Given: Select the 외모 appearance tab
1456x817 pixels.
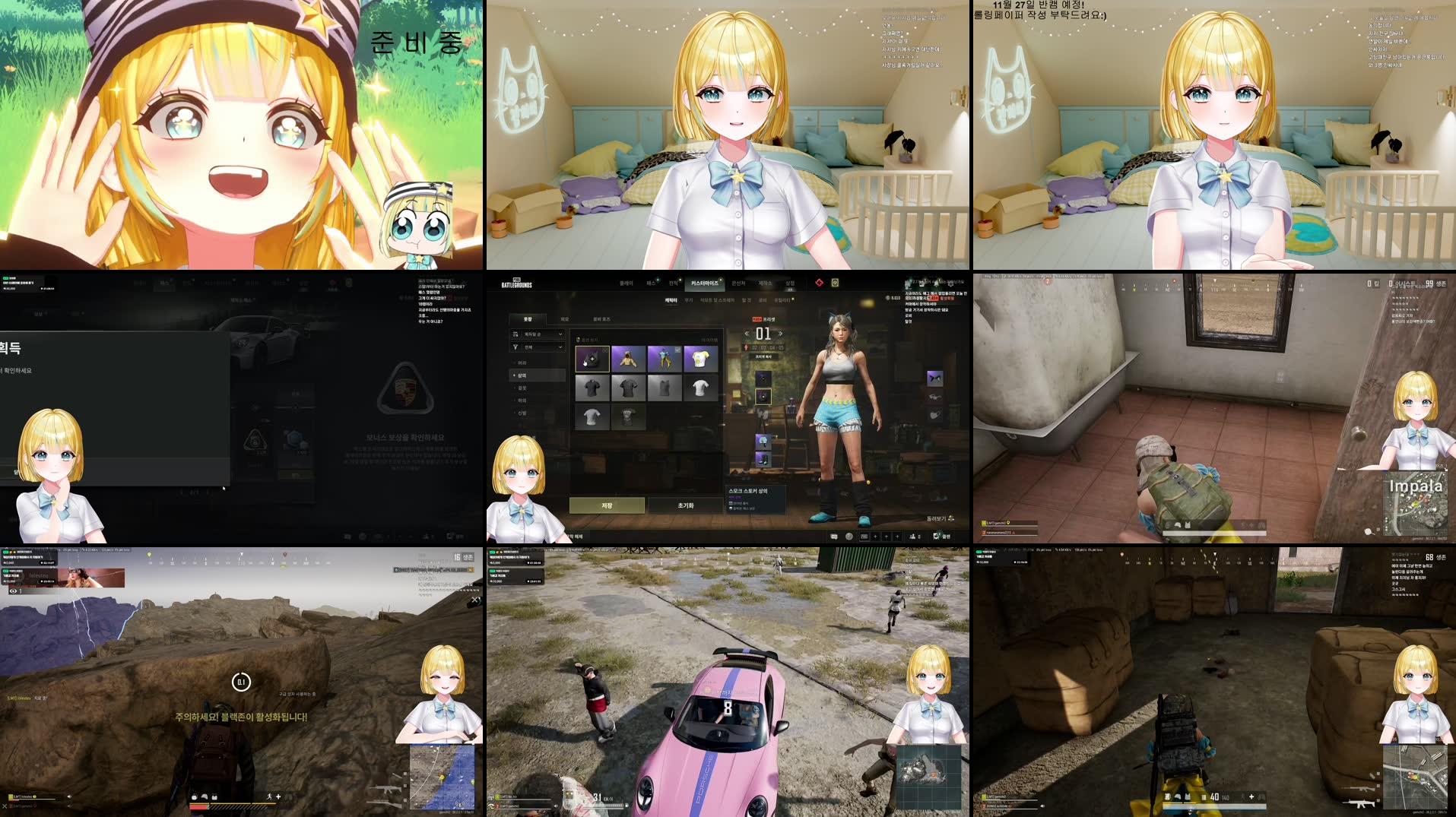Looking at the screenshot, I should pos(564,318).
